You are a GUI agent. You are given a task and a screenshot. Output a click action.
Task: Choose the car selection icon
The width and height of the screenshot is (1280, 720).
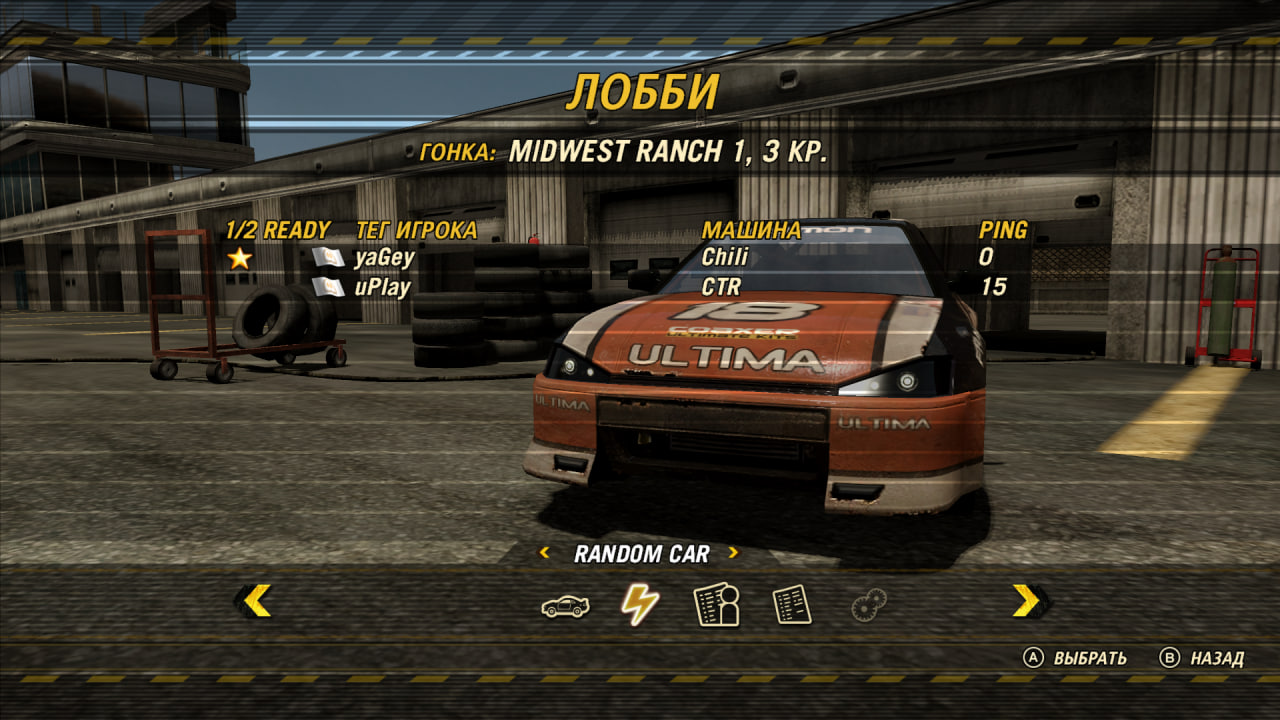click(x=565, y=605)
